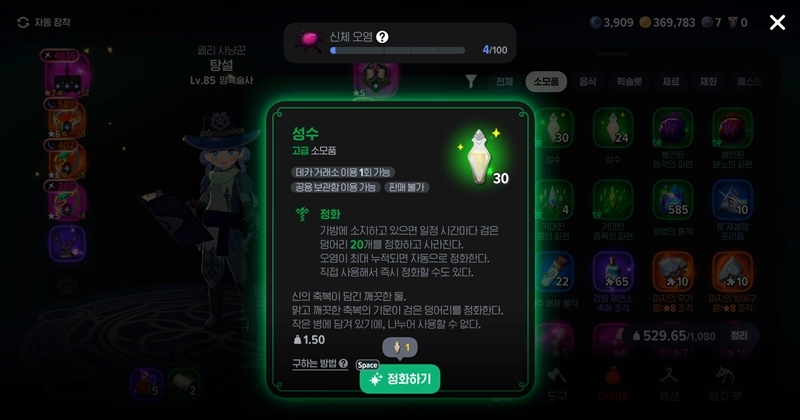Switch to the 재화 currency tab

708,82
